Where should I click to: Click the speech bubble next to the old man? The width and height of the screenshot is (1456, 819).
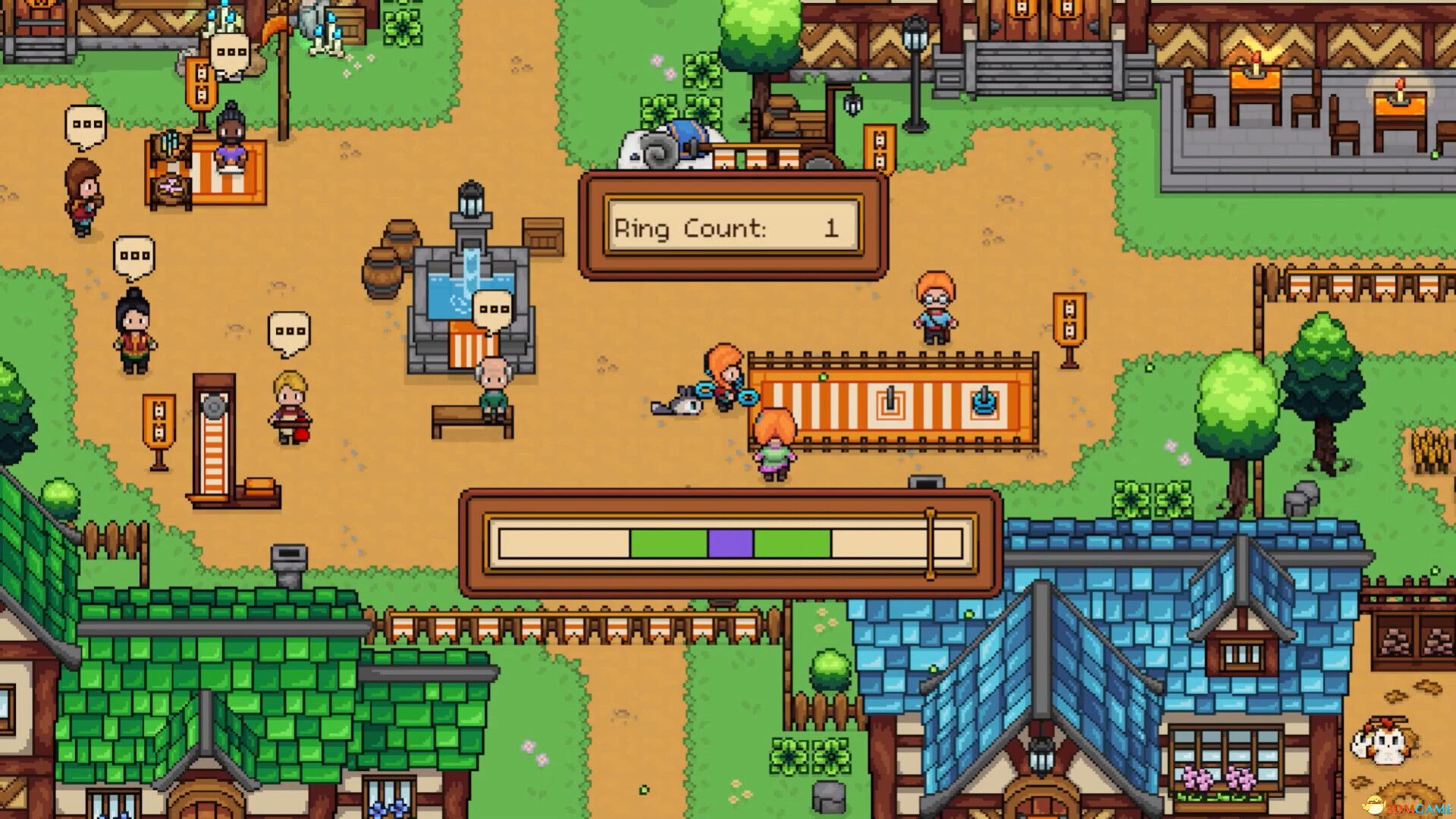pyautogui.click(x=493, y=309)
